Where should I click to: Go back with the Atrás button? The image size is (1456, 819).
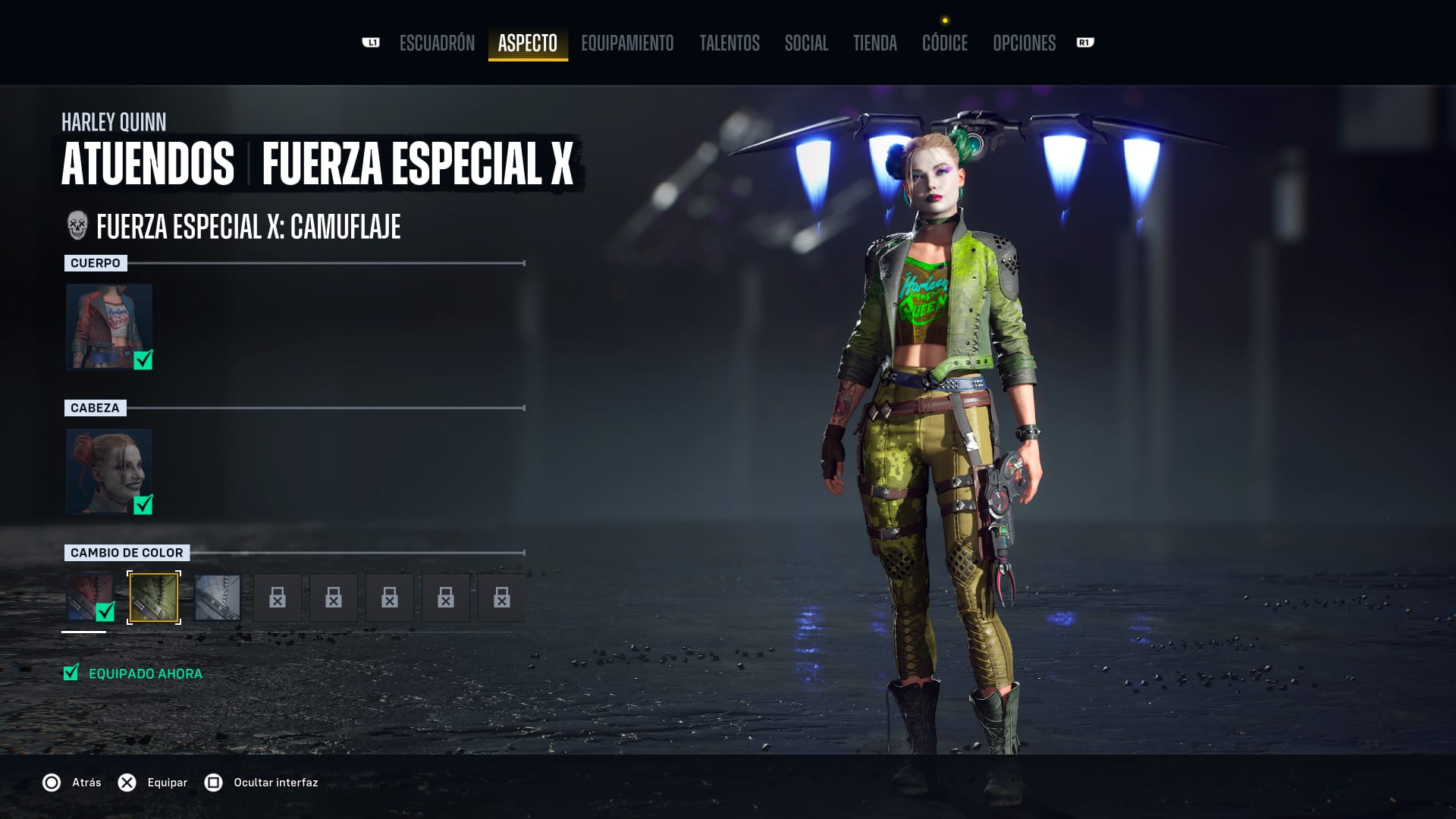point(72,783)
